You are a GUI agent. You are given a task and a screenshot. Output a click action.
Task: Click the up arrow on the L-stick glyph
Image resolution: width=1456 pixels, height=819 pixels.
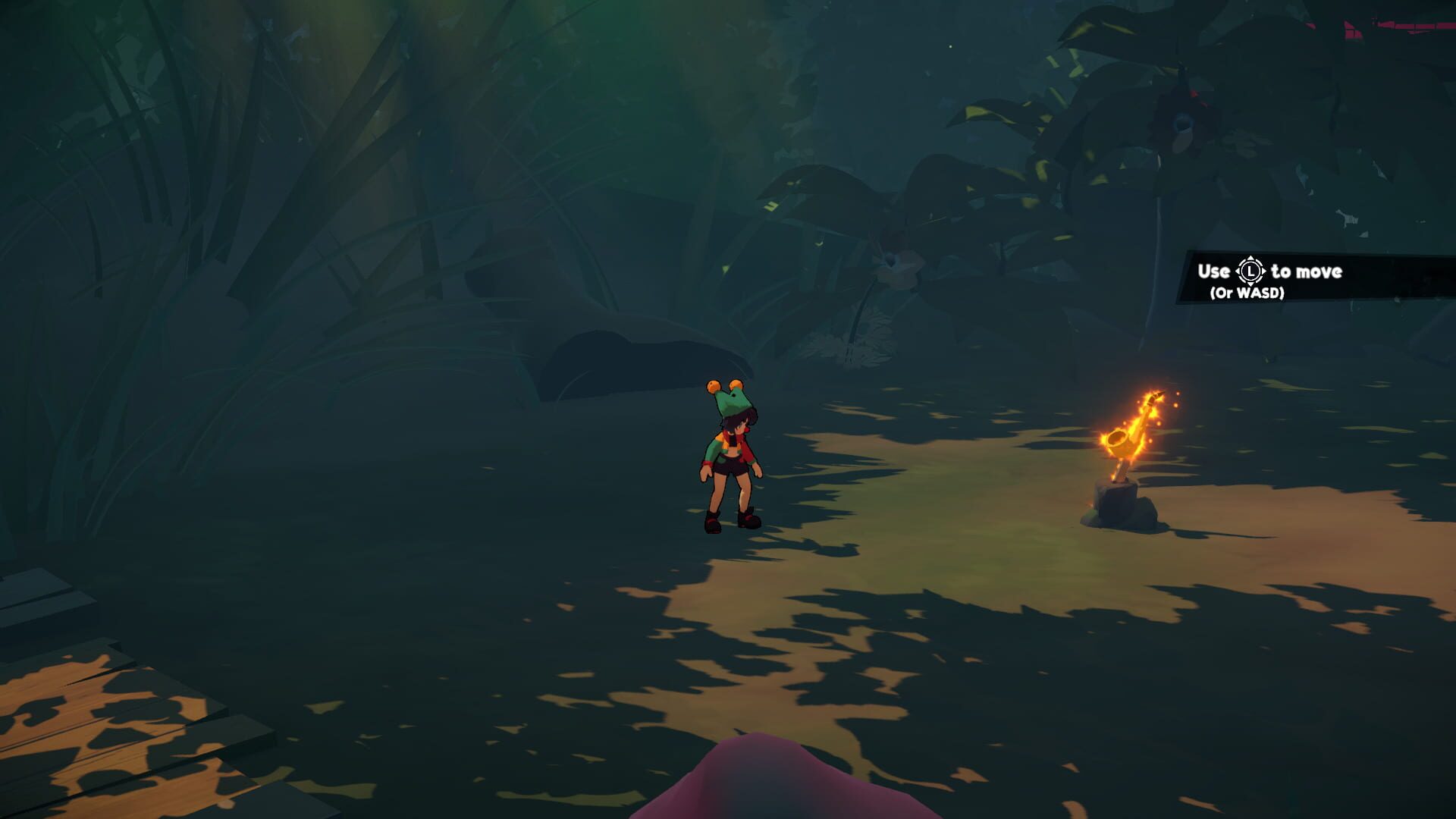coord(1250,258)
